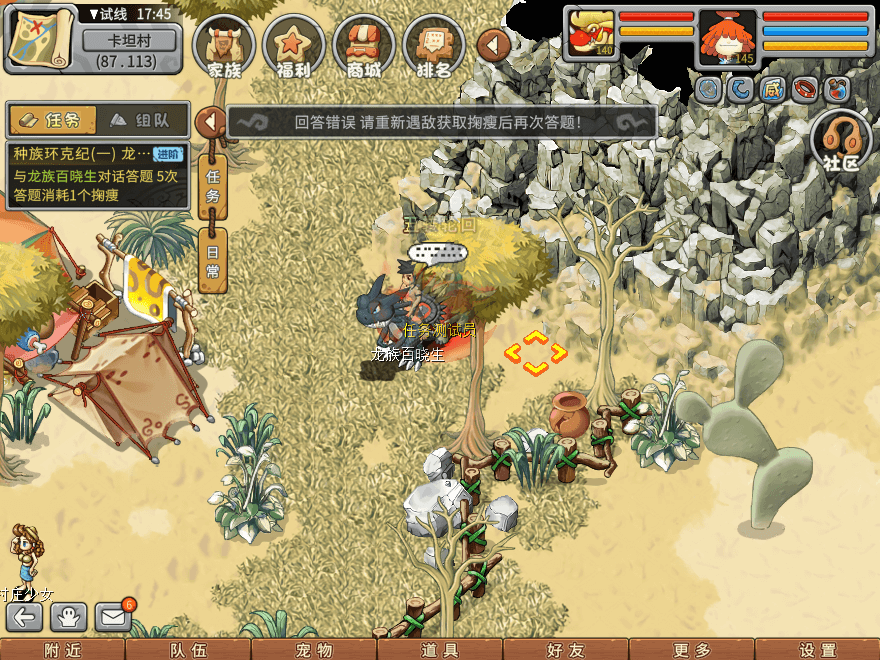Open the 宠物 pet menu
Image resolution: width=880 pixels, height=660 pixels.
[313, 650]
